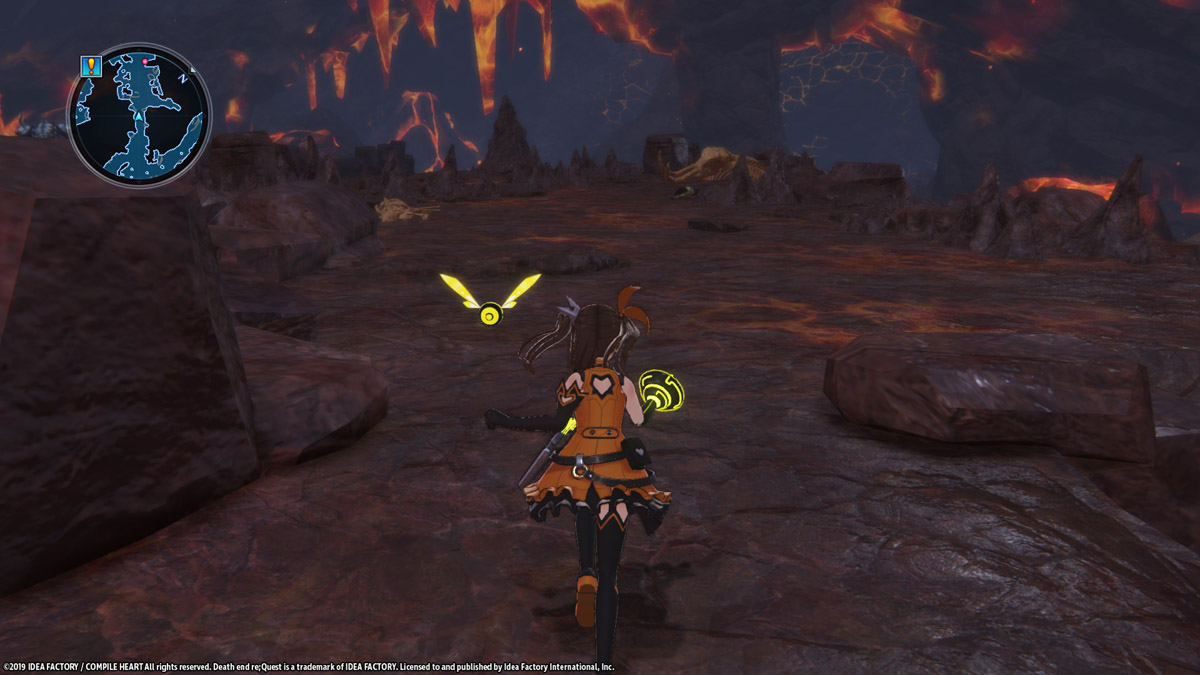Select the pink dot marker on the minimap

tap(146, 61)
